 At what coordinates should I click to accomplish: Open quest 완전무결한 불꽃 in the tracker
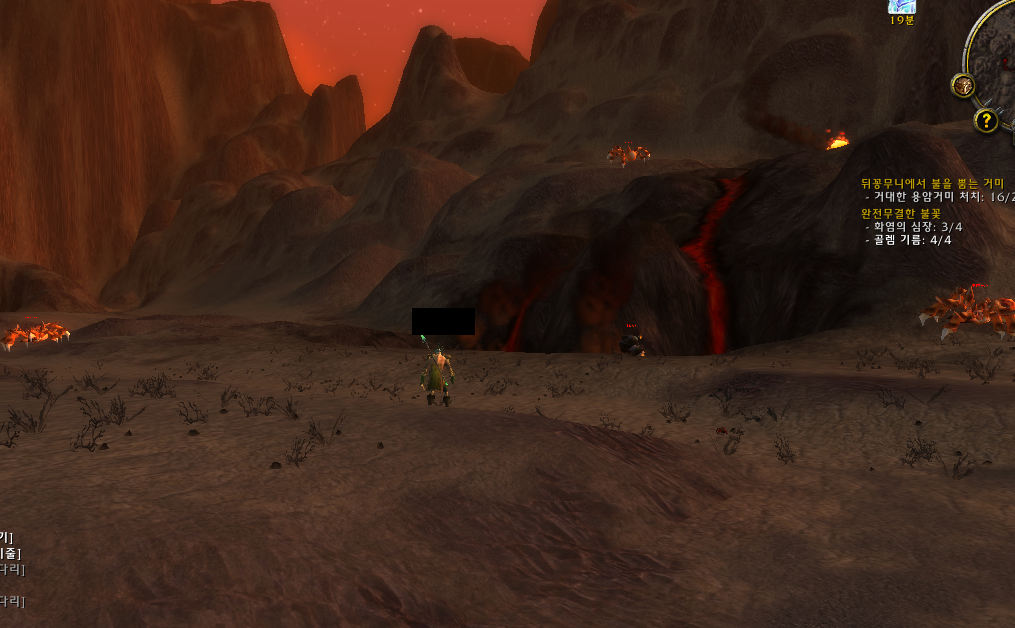pyautogui.click(x=900, y=213)
